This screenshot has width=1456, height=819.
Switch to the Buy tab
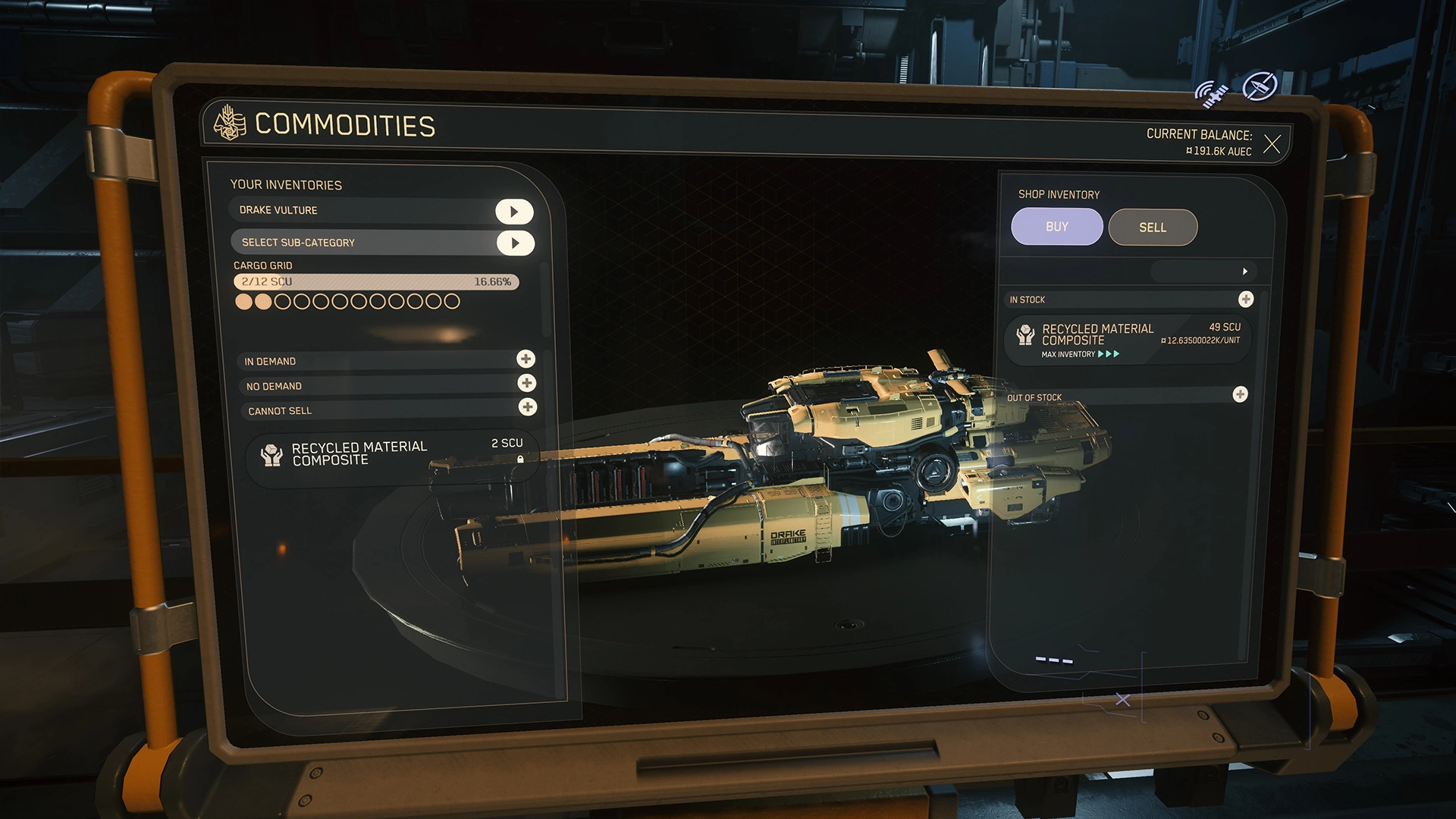point(1056,227)
